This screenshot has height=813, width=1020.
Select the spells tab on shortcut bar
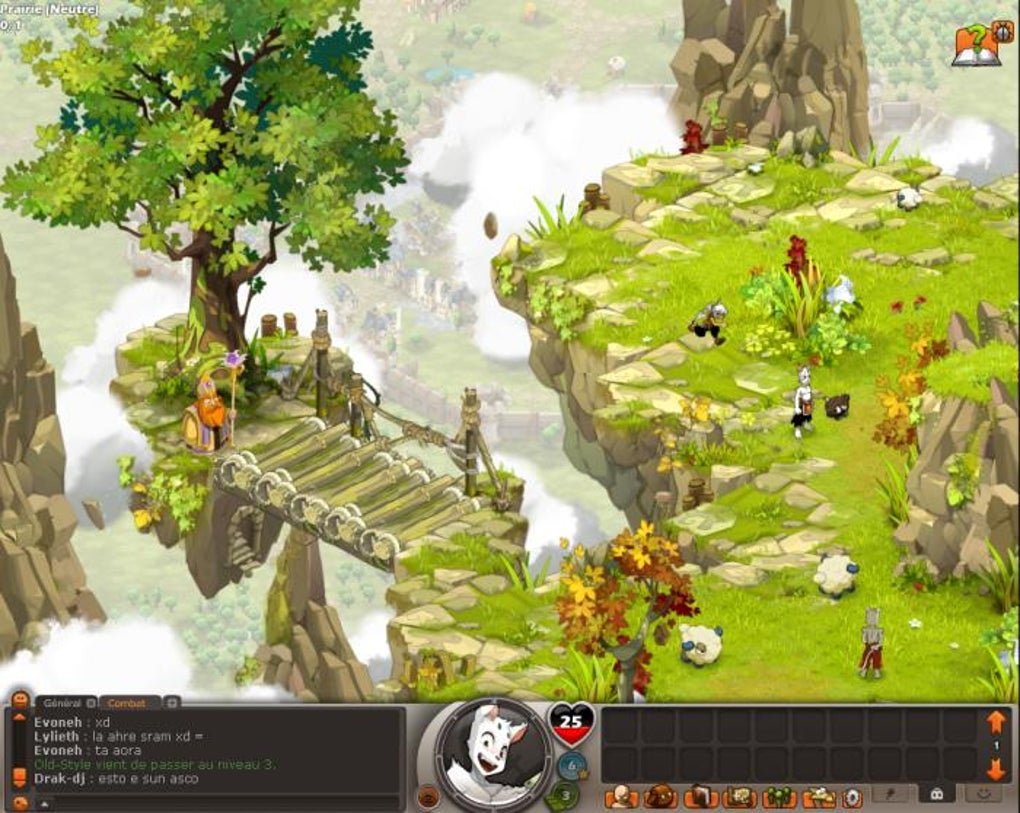point(889,793)
